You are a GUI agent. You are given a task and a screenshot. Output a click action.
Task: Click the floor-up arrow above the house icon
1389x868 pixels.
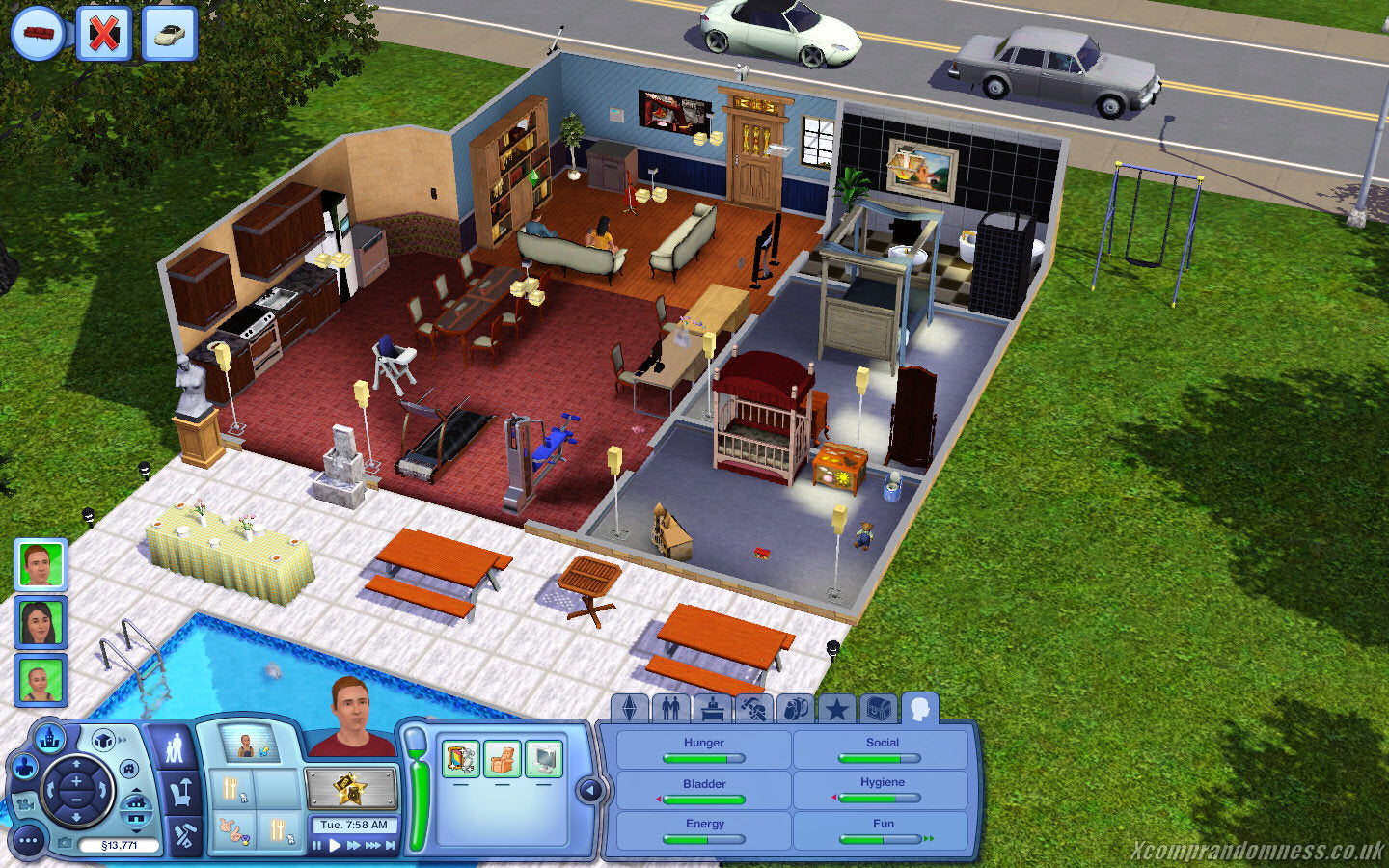pos(136,790)
